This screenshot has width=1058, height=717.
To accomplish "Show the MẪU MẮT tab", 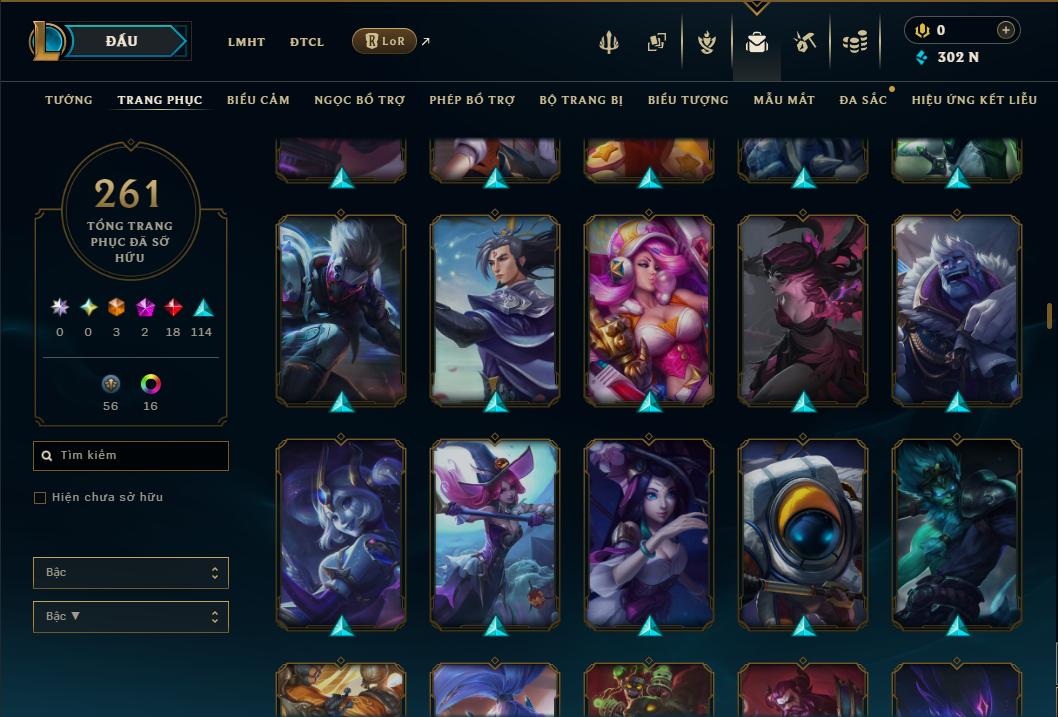I will (x=784, y=100).
